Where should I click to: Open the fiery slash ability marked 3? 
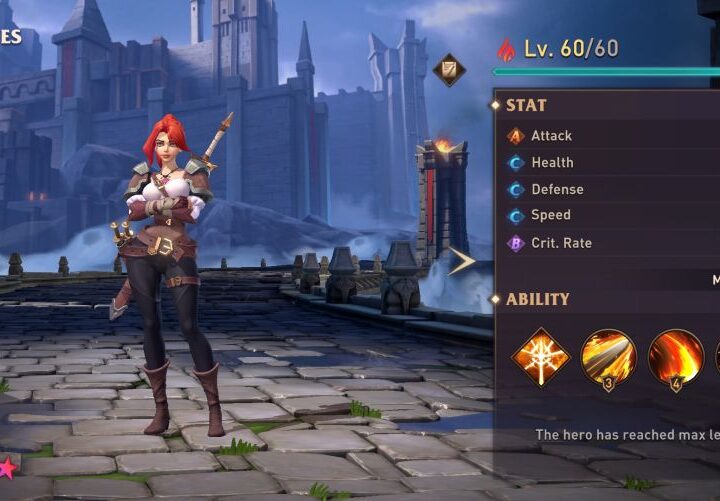point(608,357)
